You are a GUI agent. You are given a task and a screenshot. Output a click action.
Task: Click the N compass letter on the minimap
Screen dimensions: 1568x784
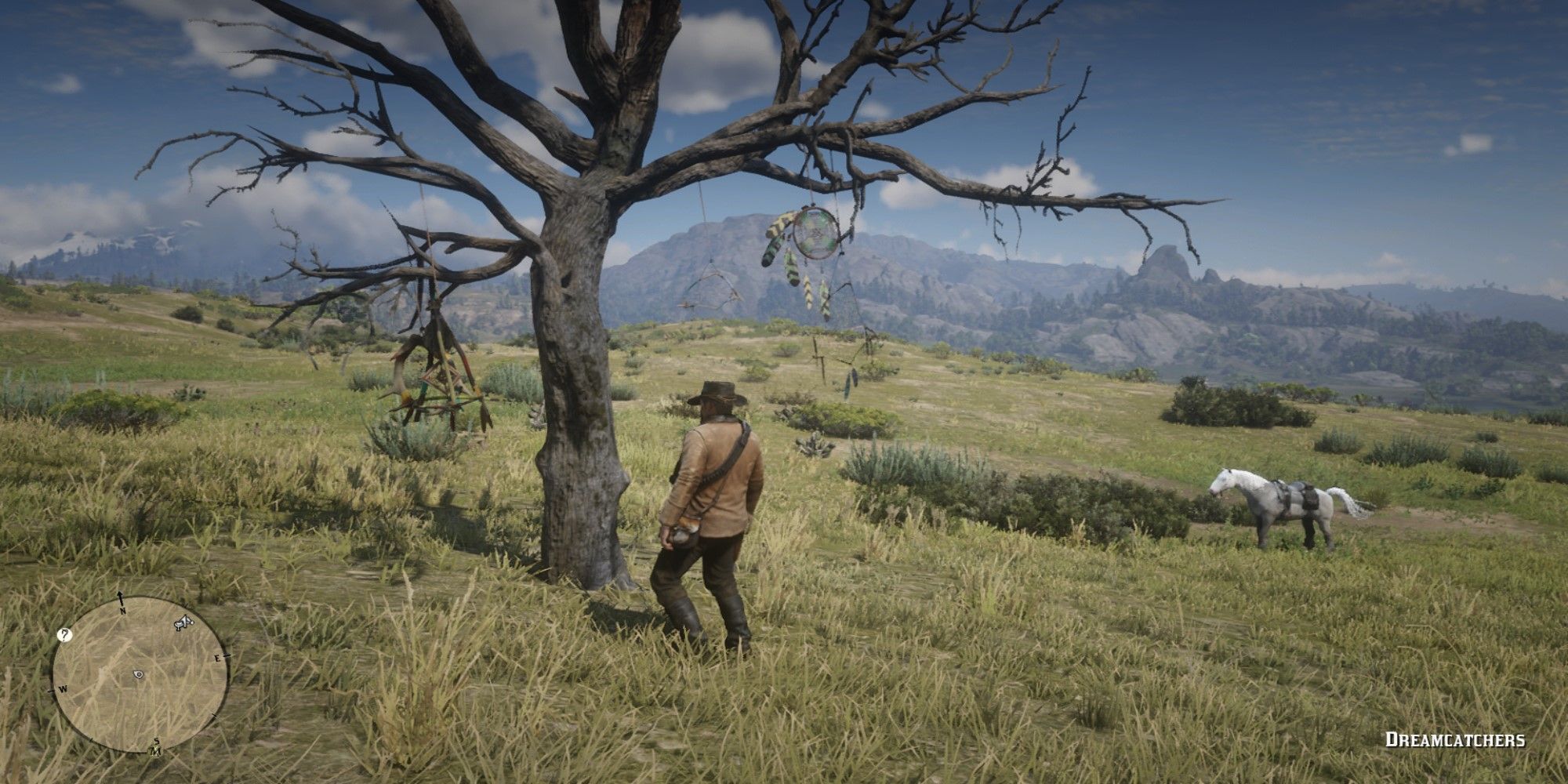tap(122, 610)
